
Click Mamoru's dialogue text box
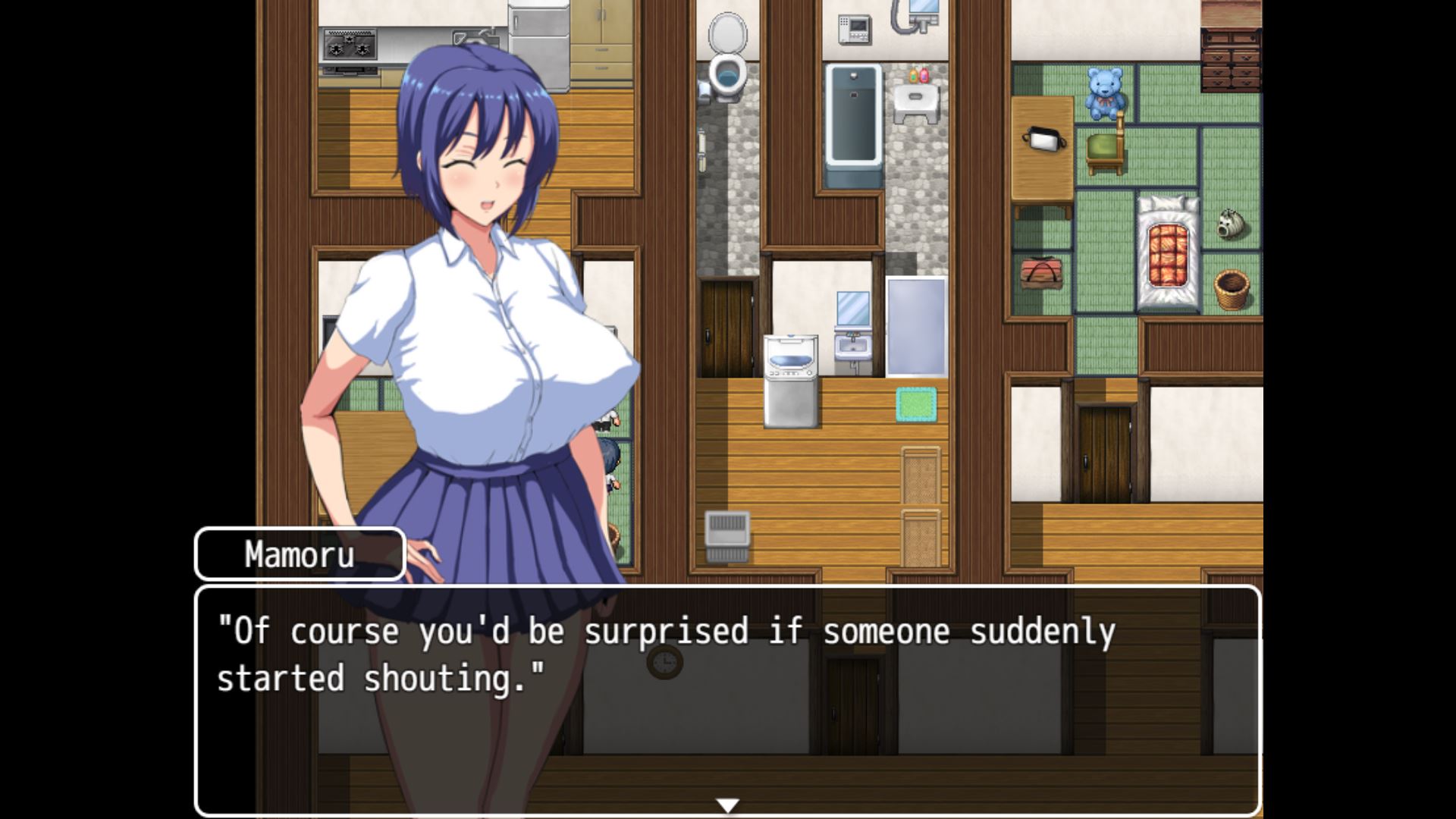(727, 699)
